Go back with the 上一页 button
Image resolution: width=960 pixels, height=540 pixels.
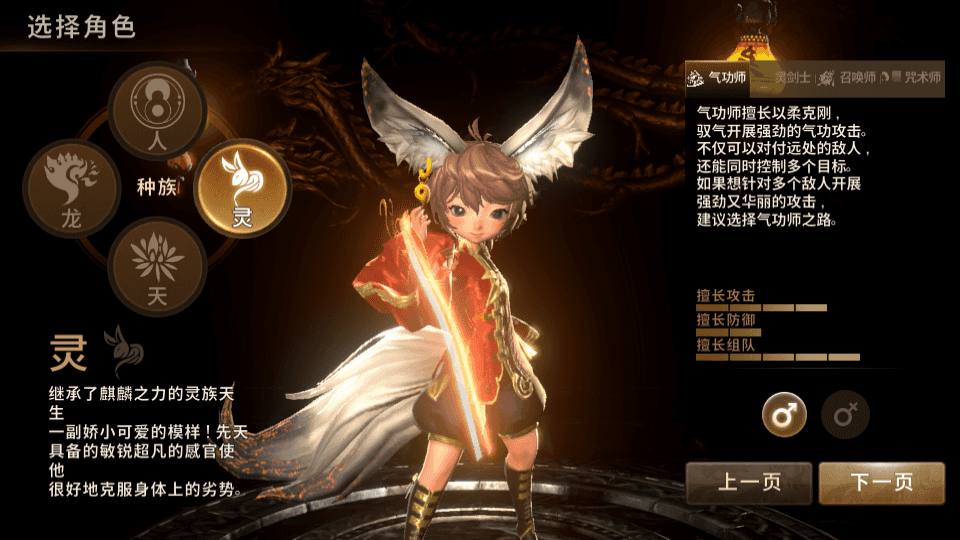[x=749, y=483]
